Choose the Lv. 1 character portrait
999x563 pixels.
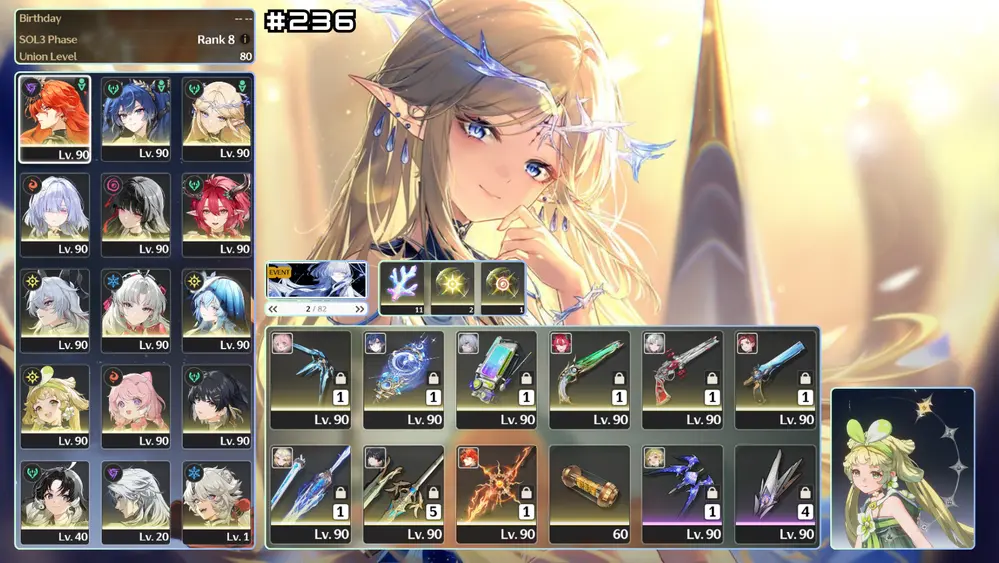point(216,501)
